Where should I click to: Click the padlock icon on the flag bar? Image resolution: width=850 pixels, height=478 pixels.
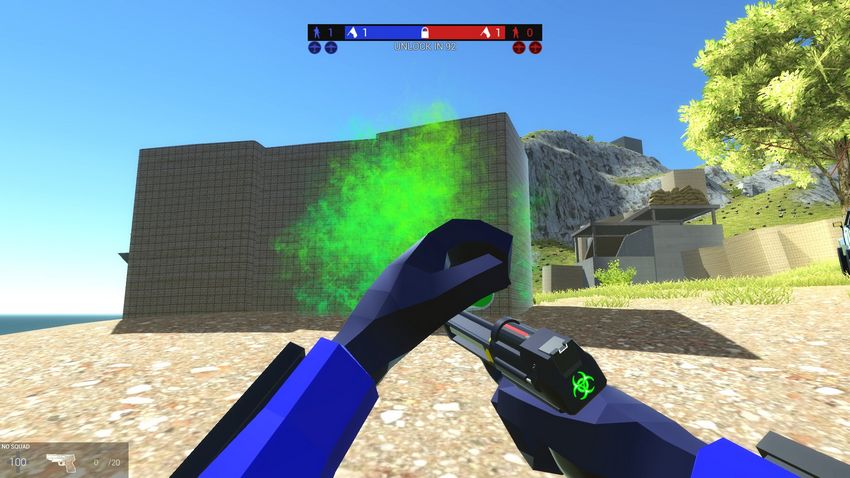point(425,32)
